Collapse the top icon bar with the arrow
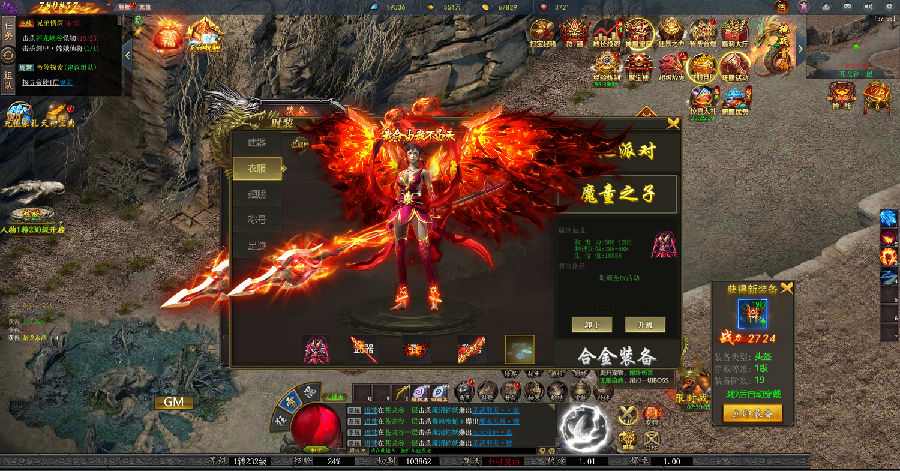 pyautogui.click(x=801, y=47)
